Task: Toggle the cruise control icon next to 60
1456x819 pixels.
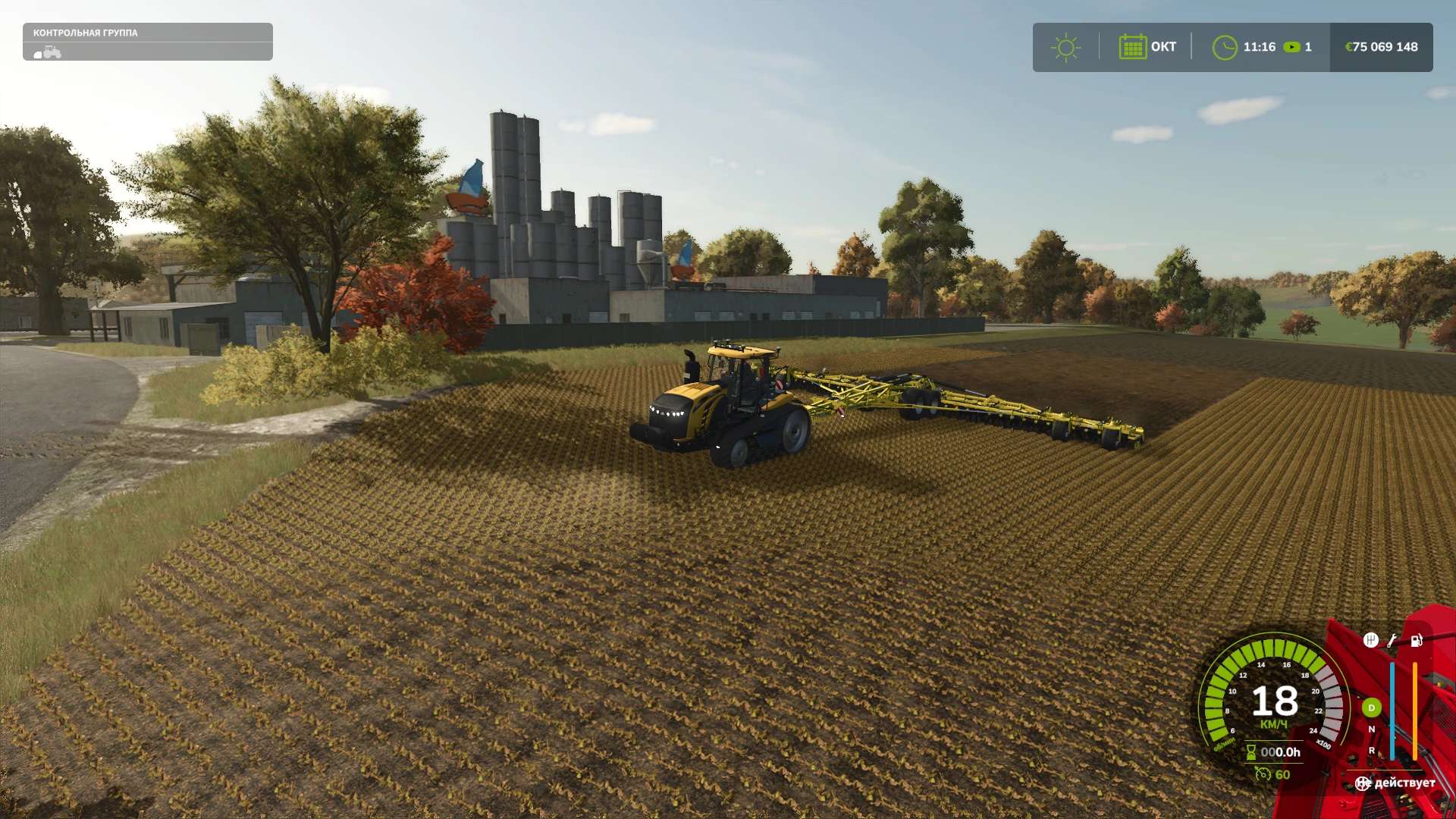Action: pos(1263,774)
